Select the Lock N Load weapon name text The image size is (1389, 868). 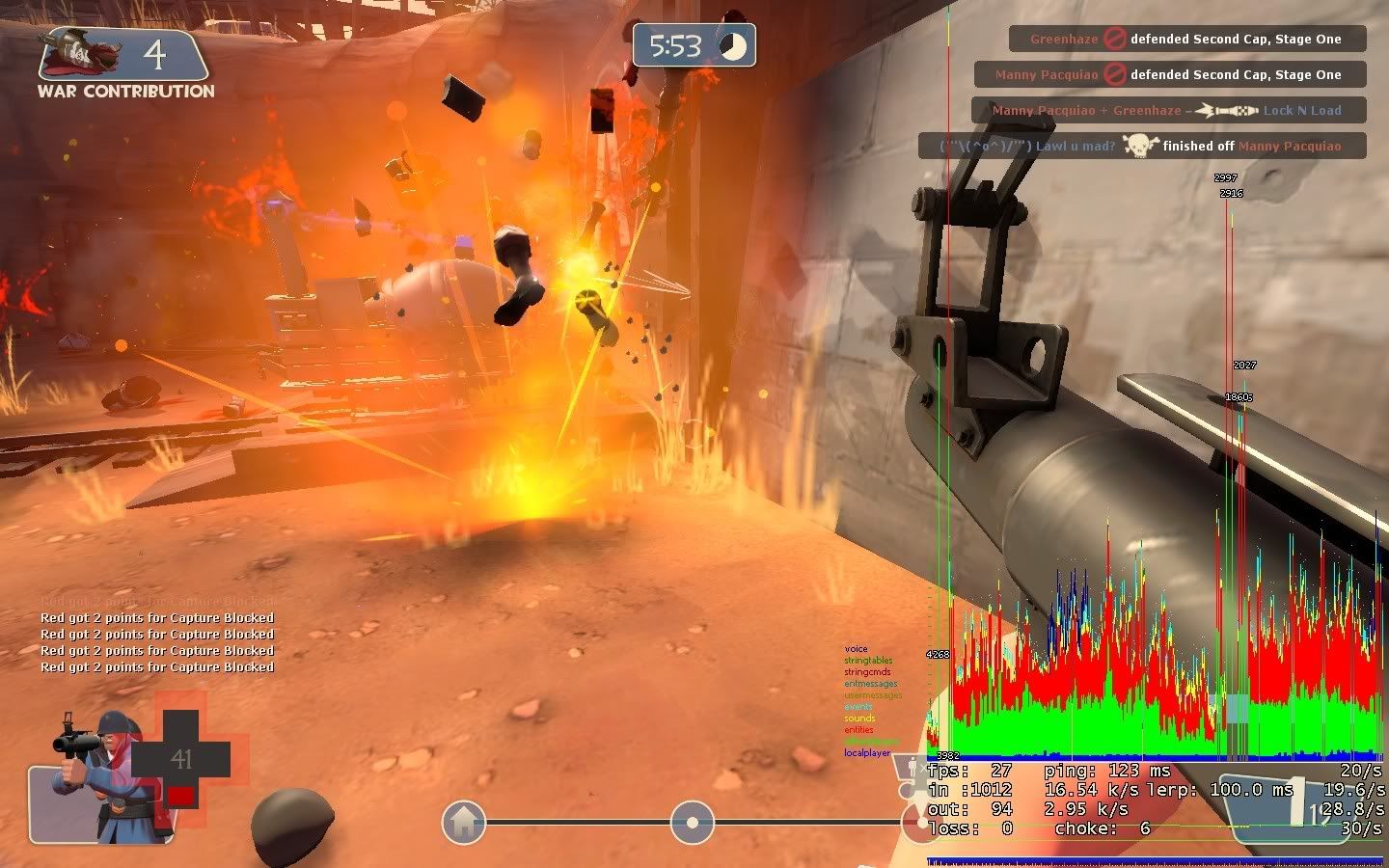coord(1302,110)
